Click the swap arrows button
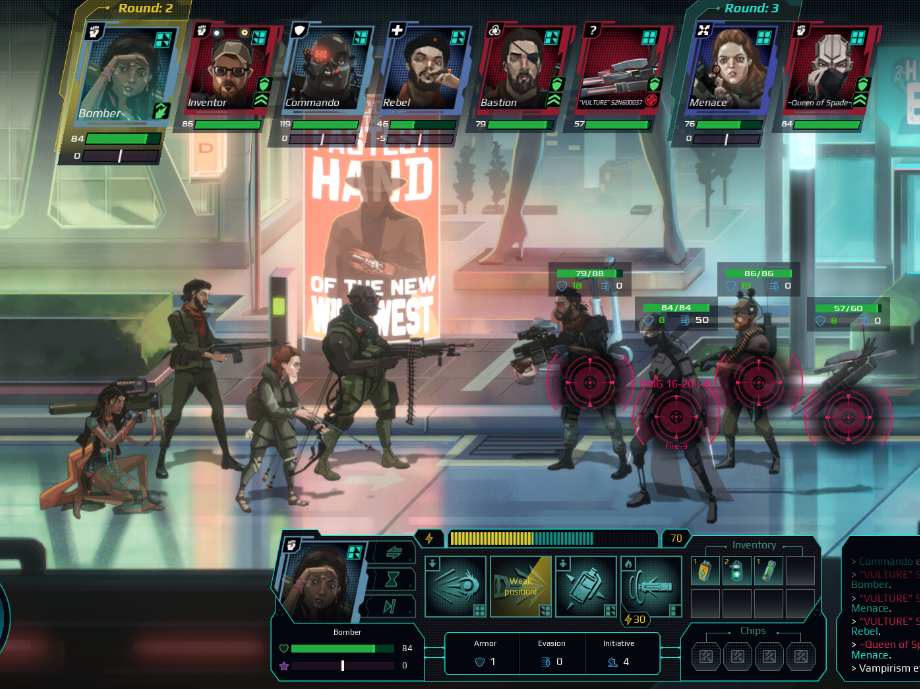 [x=390, y=553]
